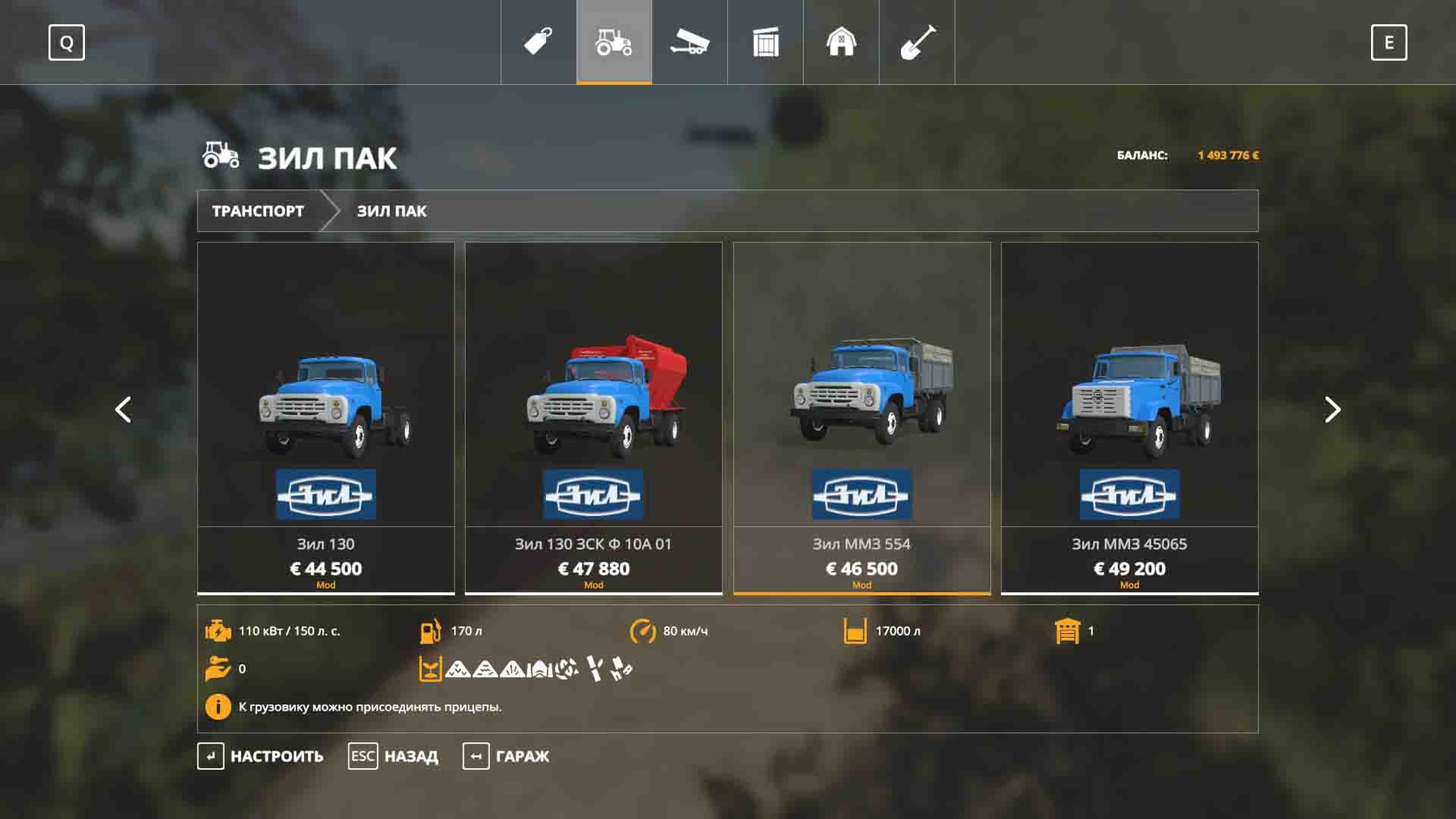Viewport: 1456px width, 819px height.
Task: Open the price tag shop tab
Action: coord(538,42)
